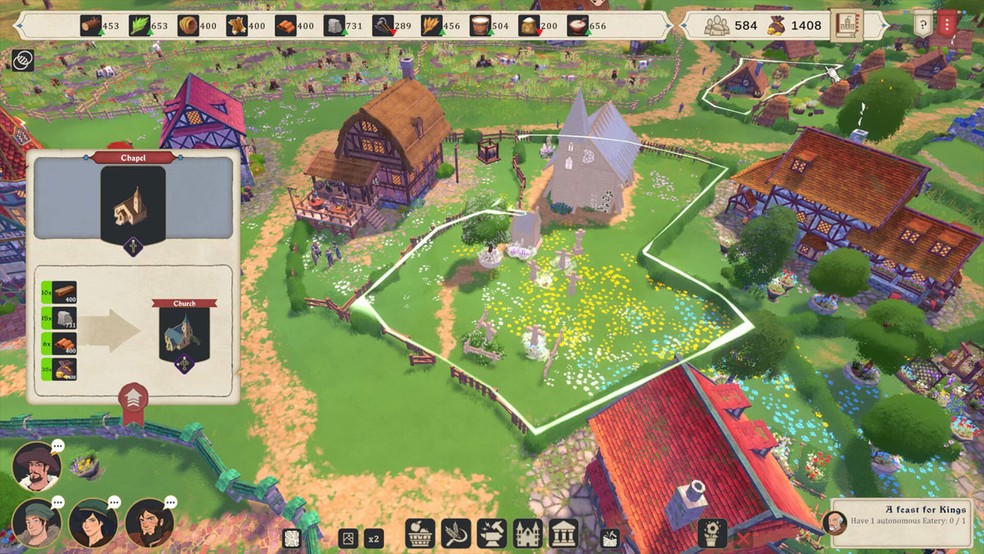The height and width of the screenshot is (554, 984).
Task: Click the Church upgrade preview tile
Action: point(184,335)
